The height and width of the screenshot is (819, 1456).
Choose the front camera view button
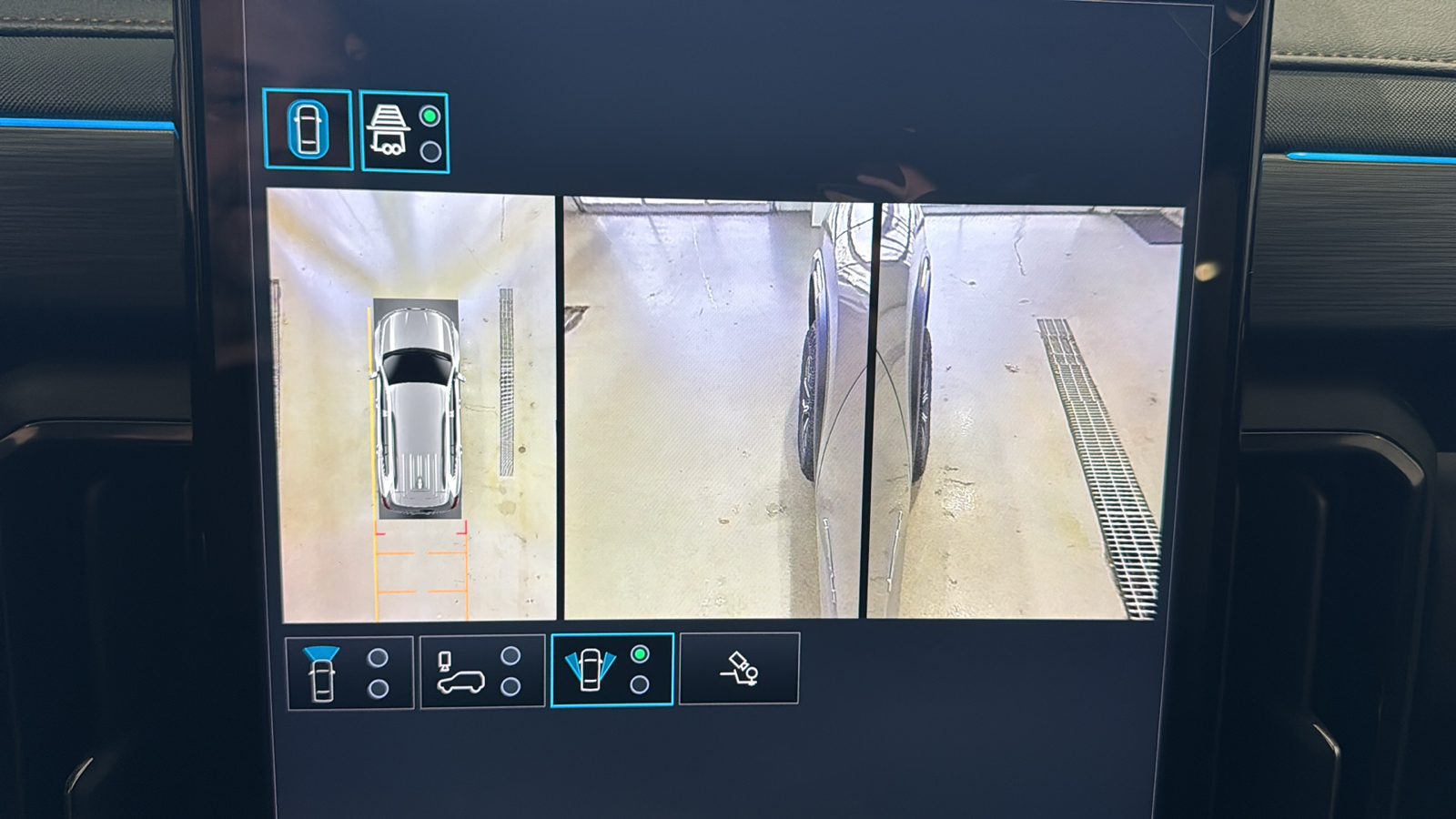349,672
